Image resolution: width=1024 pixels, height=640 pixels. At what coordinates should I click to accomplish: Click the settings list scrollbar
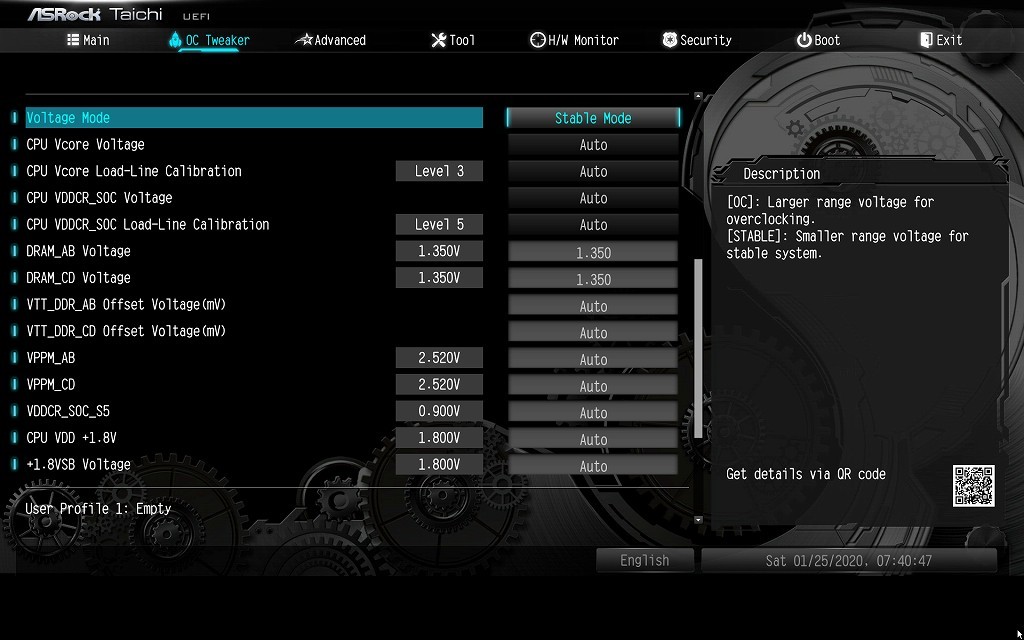[698, 348]
